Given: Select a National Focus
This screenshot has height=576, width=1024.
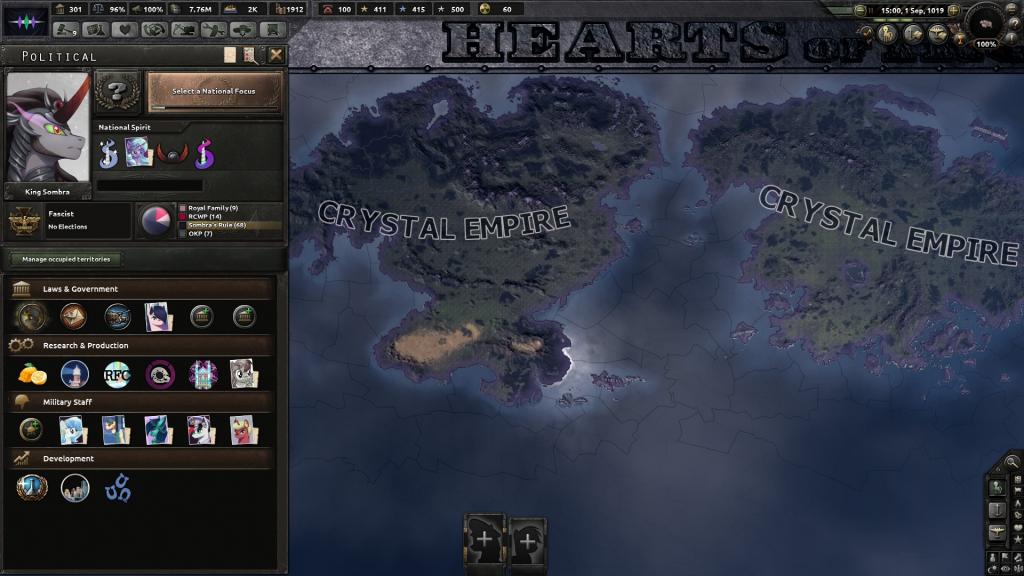Looking at the screenshot, I should 214,92.
